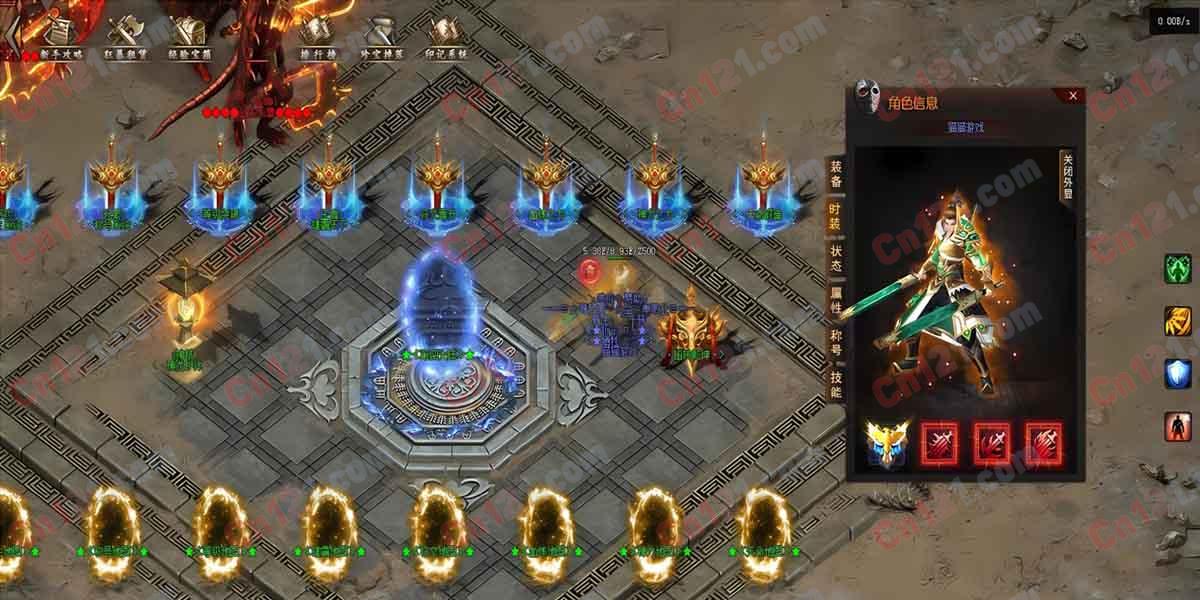Open the 印记系统 mark system

[x=444, y=36]
